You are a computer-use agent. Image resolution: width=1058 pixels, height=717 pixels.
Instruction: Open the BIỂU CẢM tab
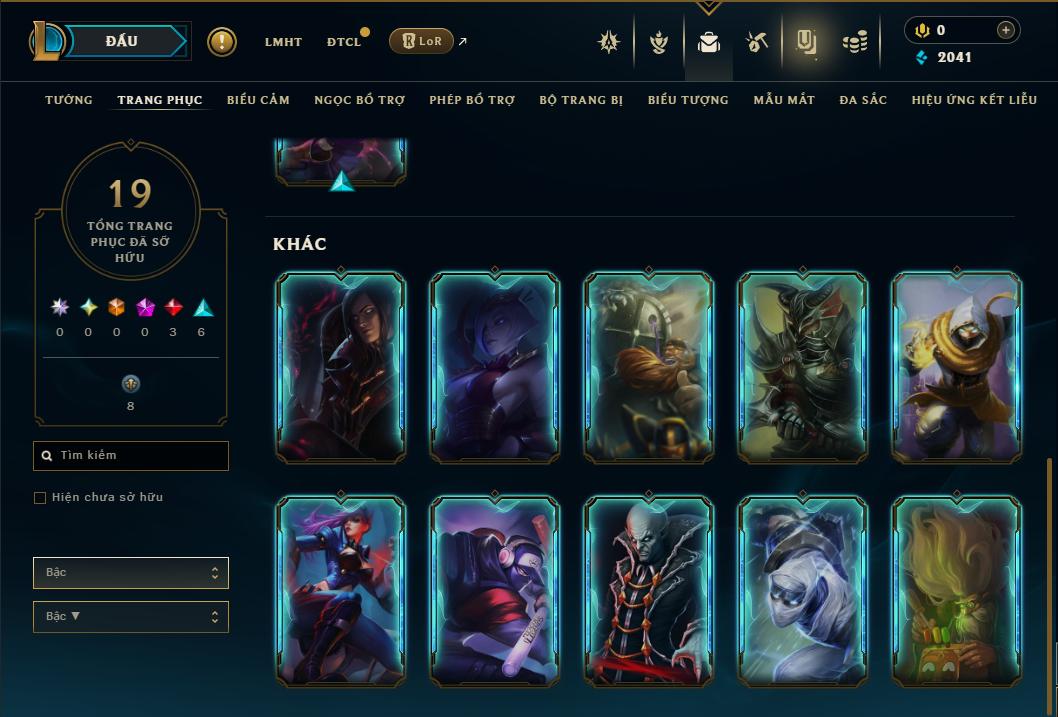click(258, 100)
